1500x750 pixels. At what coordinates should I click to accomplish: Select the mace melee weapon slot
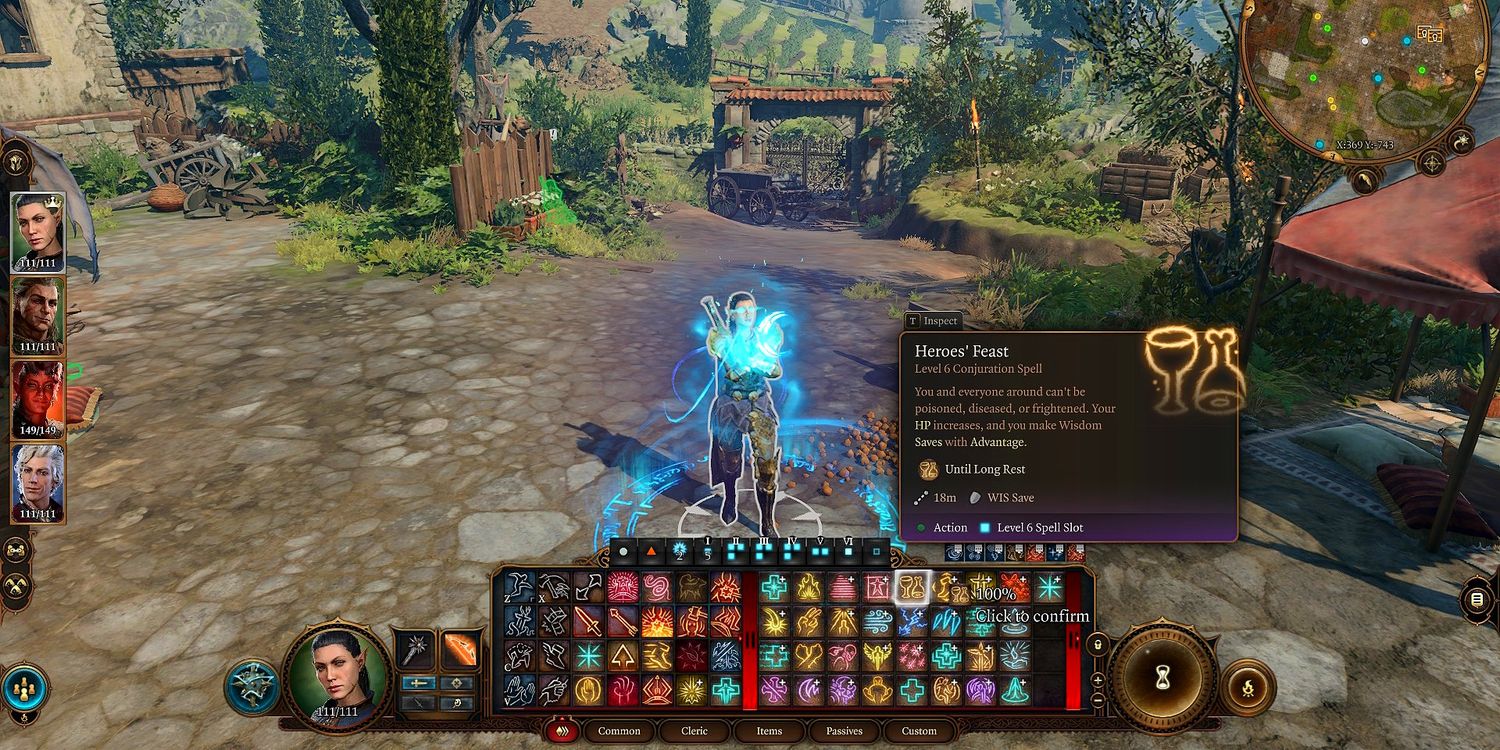click(x=415, y=649)
